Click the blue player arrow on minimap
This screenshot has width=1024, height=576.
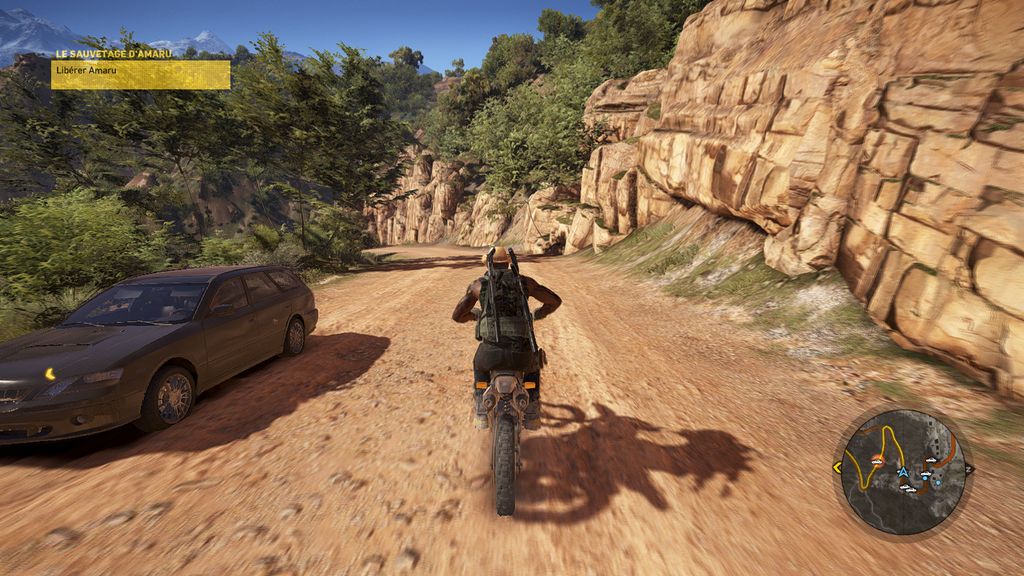pos(903,471)
